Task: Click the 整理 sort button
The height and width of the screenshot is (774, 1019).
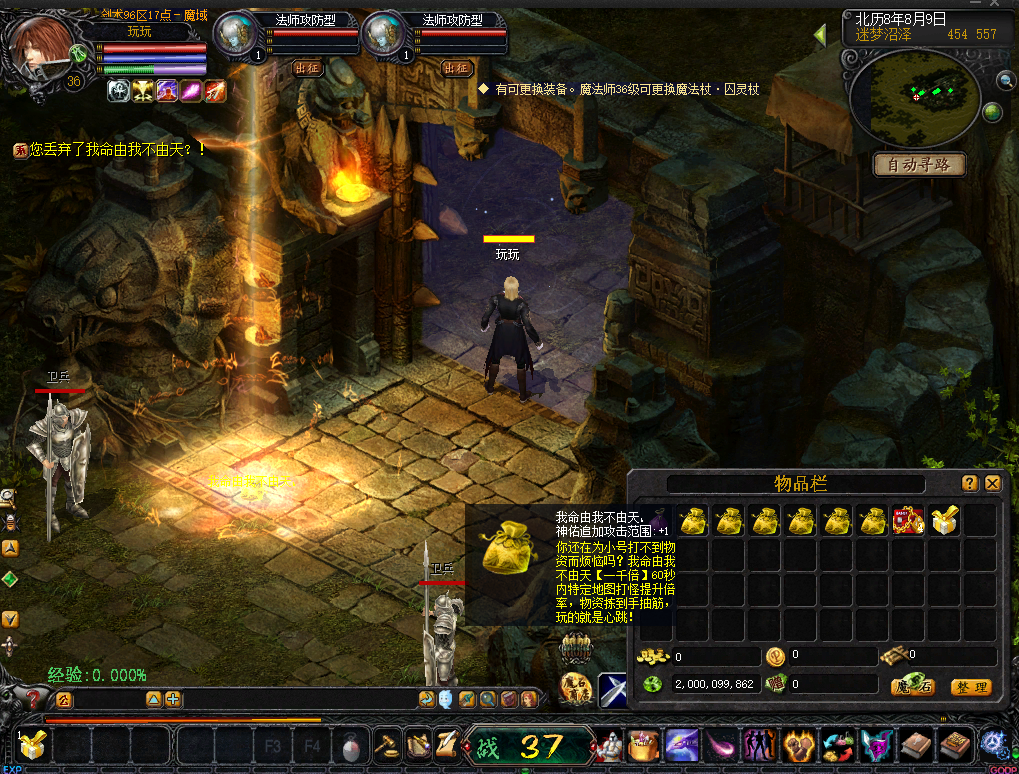Action: point(969,687)
